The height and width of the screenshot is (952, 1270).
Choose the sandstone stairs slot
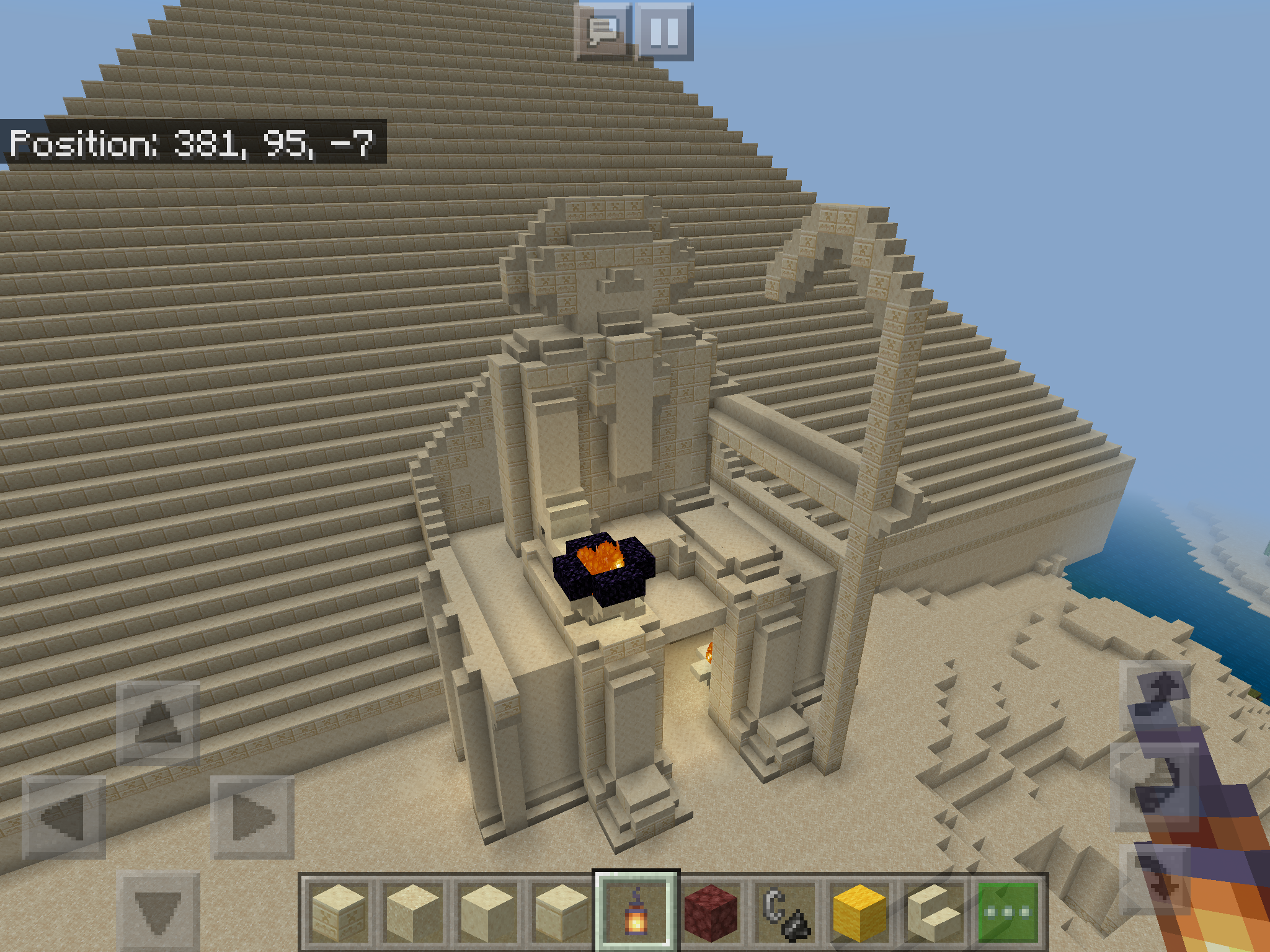[x=935, y=912]
